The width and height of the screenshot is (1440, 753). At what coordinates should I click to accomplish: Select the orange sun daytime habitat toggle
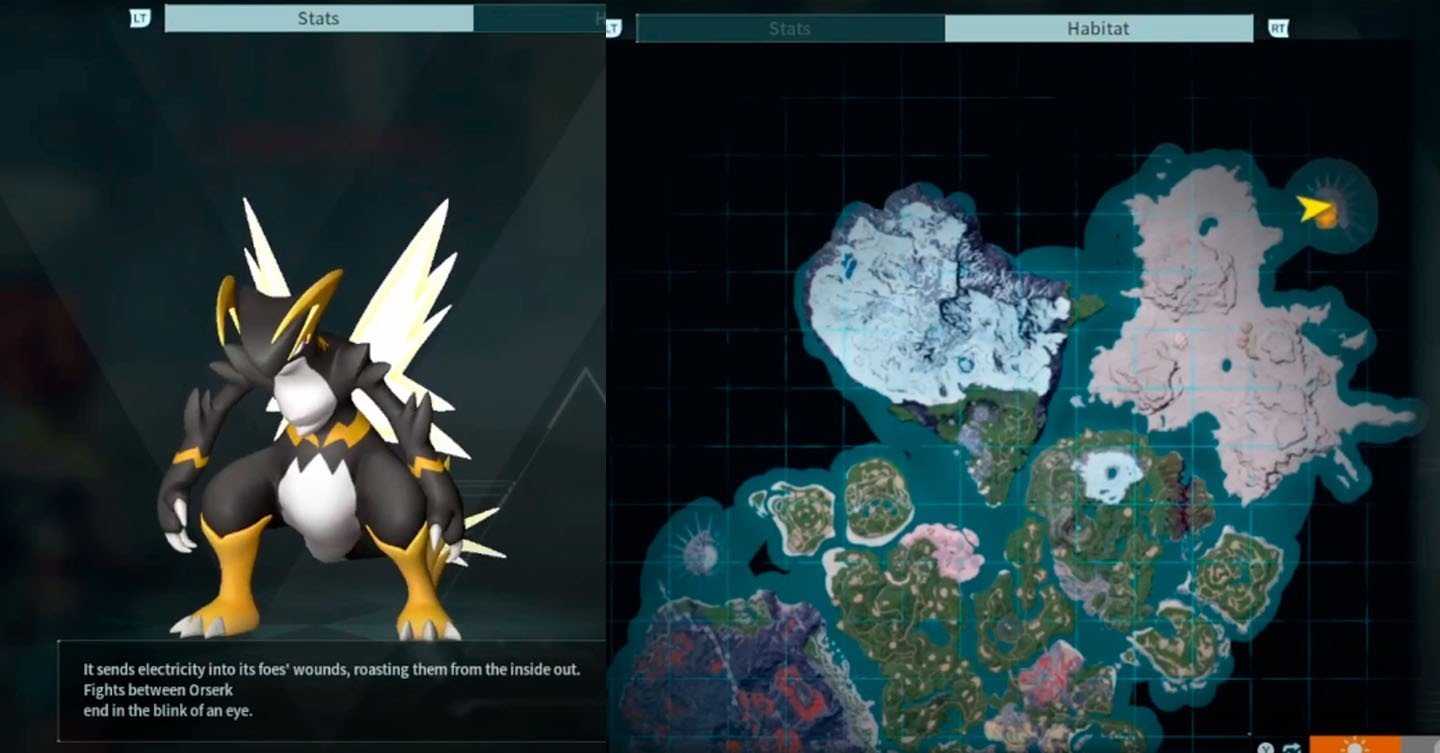[1352, 745]
